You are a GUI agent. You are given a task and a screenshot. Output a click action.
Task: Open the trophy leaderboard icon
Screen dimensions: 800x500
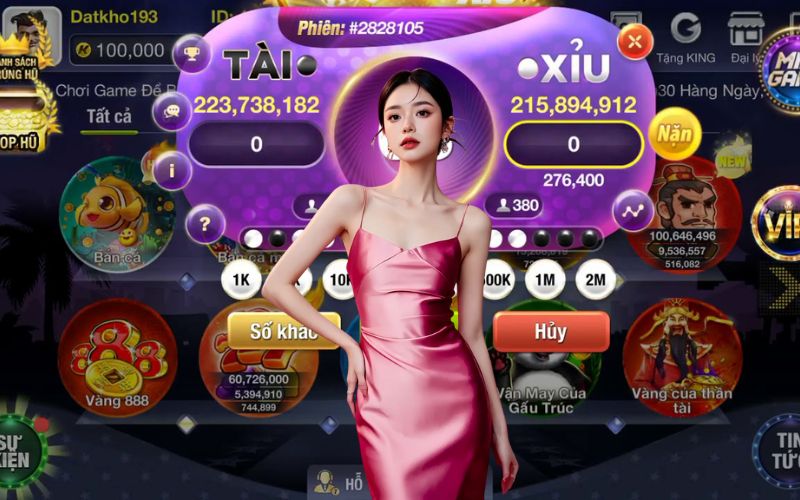(191, 53)
